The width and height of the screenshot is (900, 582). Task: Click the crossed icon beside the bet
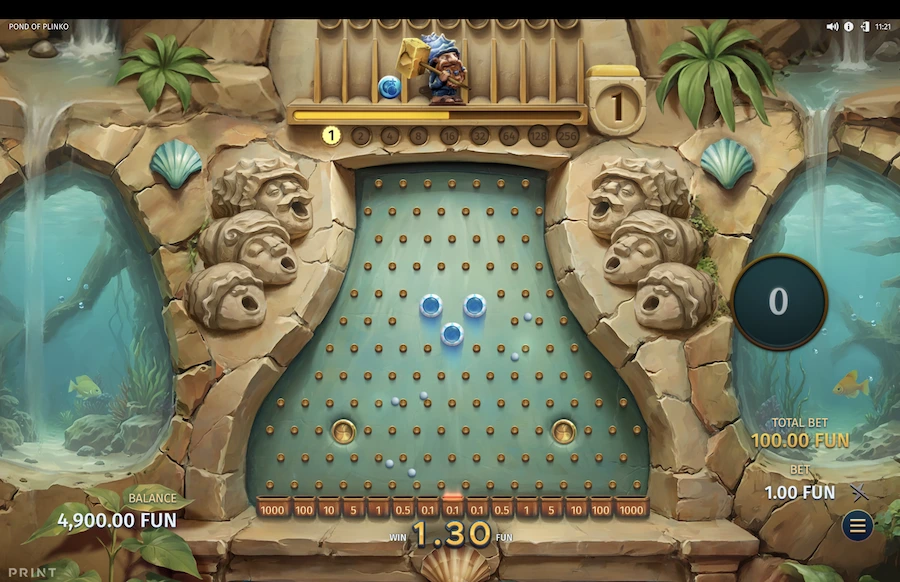click(859, 492)
